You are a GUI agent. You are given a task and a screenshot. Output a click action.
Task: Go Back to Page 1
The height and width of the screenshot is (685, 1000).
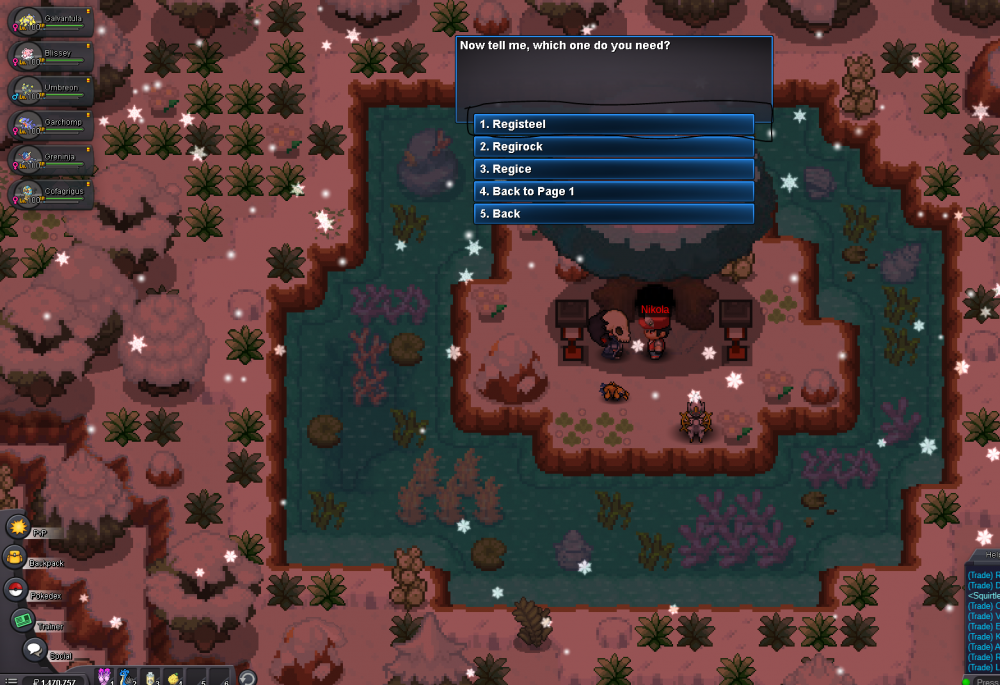click(613, 191)
